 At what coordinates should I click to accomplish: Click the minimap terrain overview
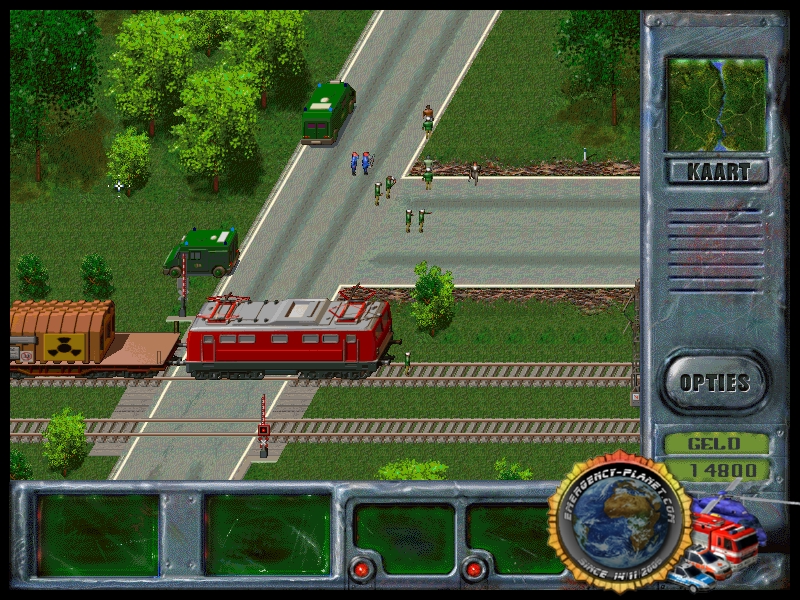click(717, 104)
